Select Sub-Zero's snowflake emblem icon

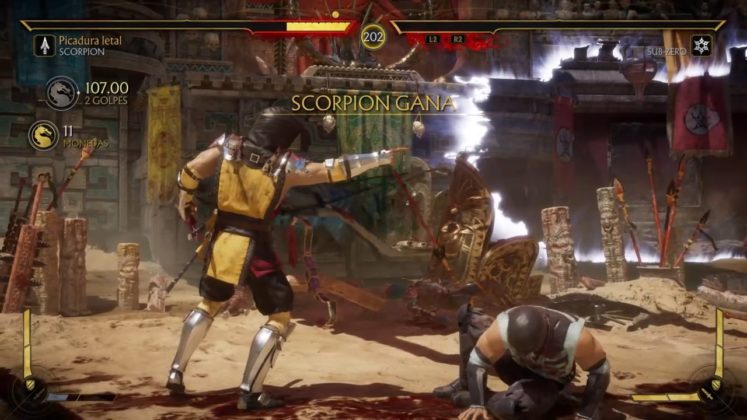[x=701, y=45]
